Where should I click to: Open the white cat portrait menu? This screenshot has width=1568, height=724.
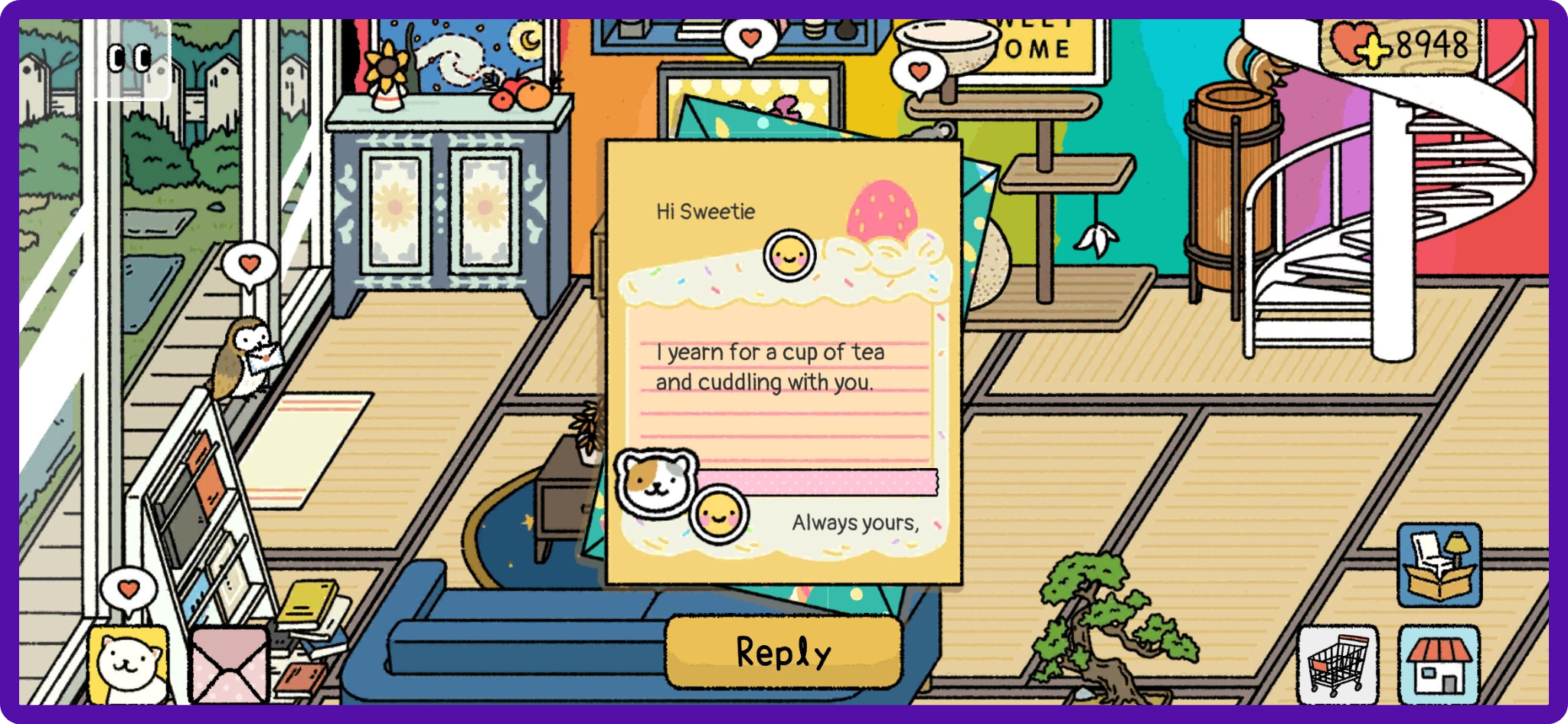(129, 663)
